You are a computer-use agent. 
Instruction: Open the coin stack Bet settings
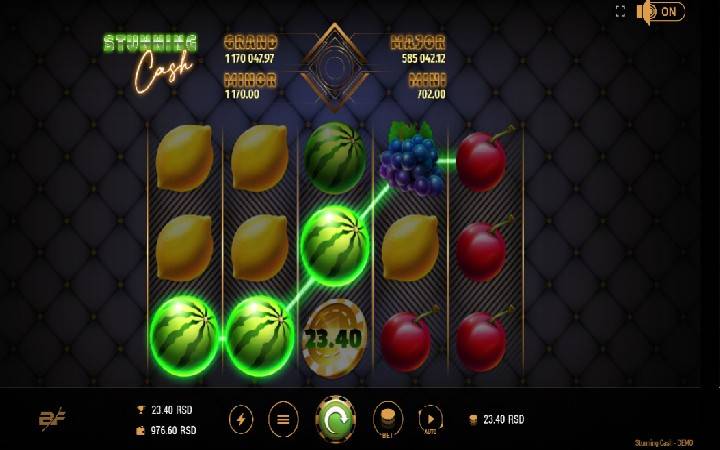[x=388, y=418]
